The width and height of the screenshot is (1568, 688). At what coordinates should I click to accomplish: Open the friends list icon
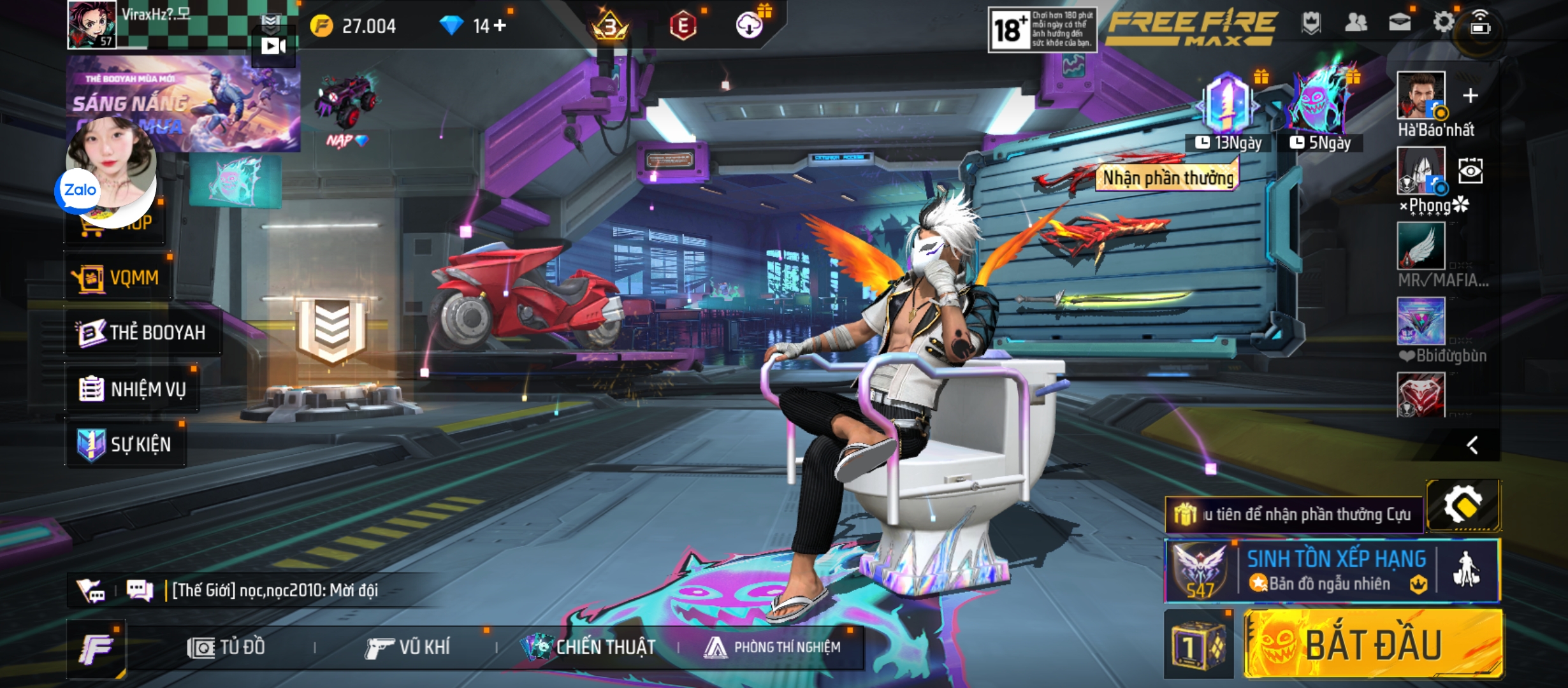click(1355, 24)
